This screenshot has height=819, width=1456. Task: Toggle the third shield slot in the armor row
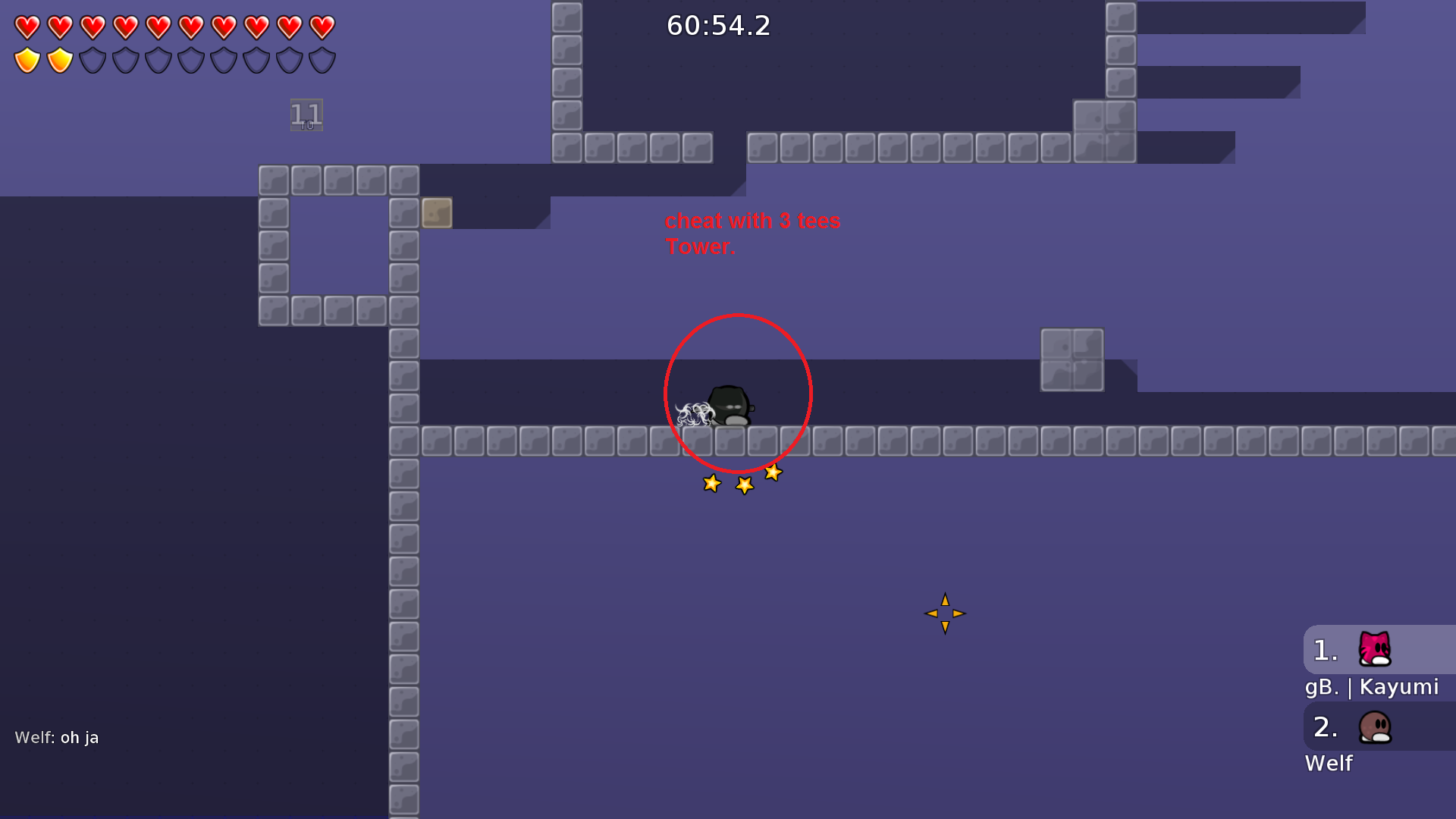pos(92,58)
